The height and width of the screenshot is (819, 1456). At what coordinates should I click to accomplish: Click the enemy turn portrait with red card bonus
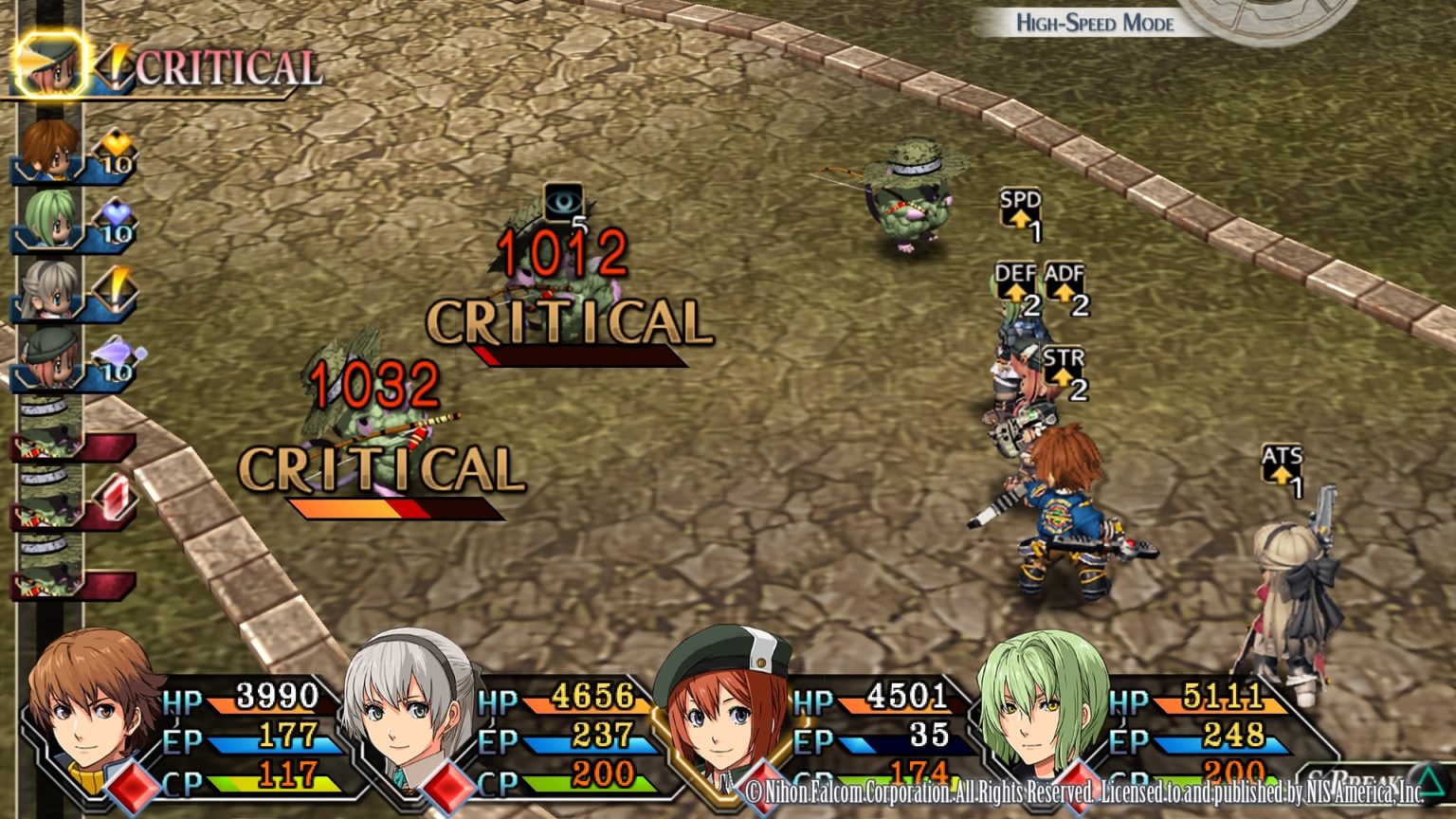49,498
